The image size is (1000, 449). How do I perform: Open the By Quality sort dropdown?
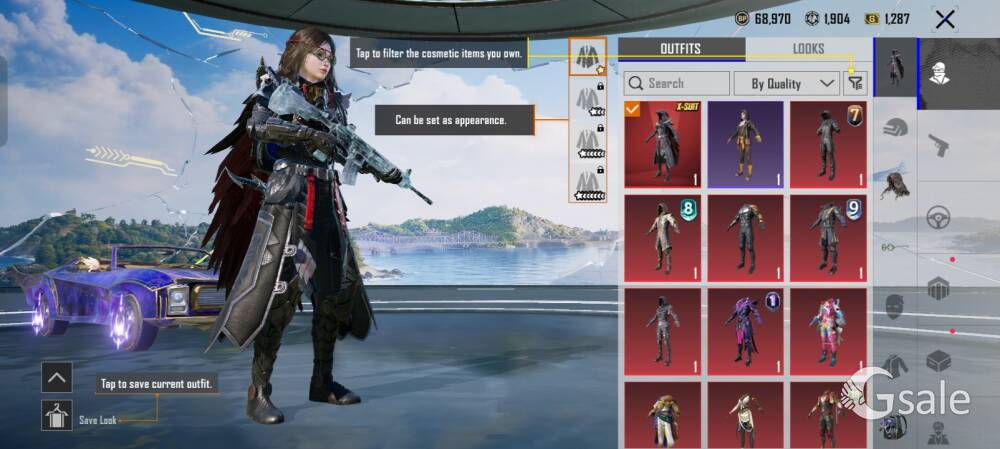pos(786,83)
